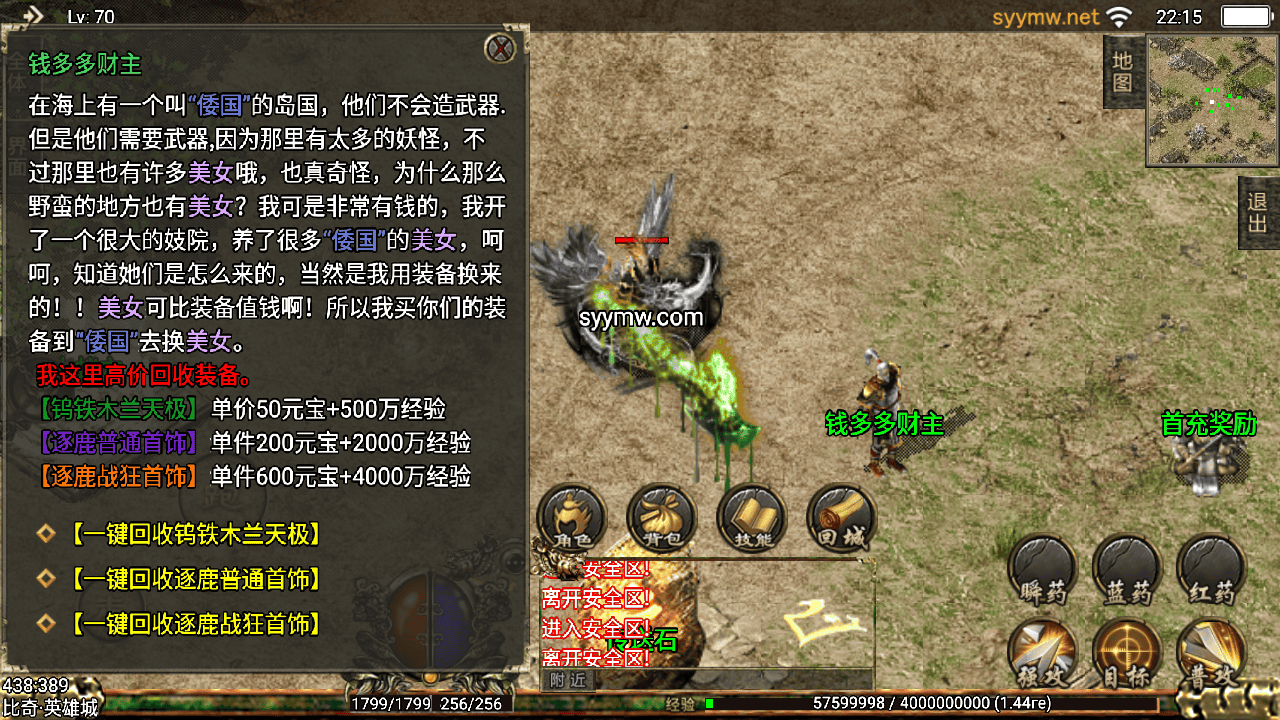Pick 一键回收逐鹿战狂首饰 option

195,625
